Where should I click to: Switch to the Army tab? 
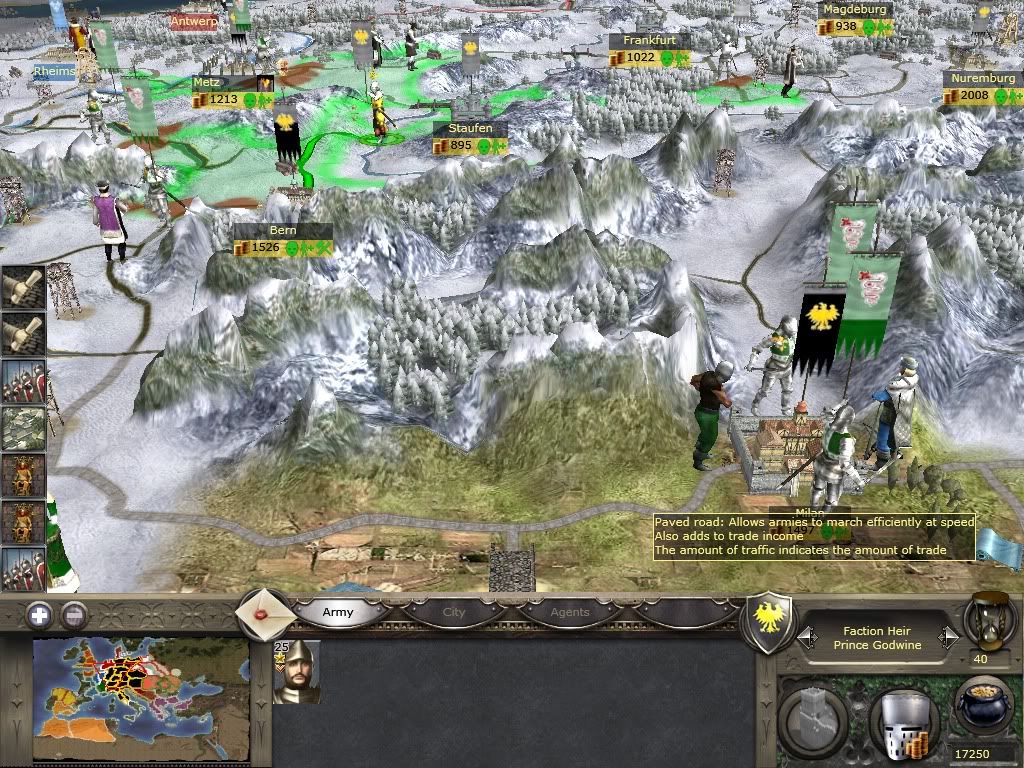coord(338,612)
